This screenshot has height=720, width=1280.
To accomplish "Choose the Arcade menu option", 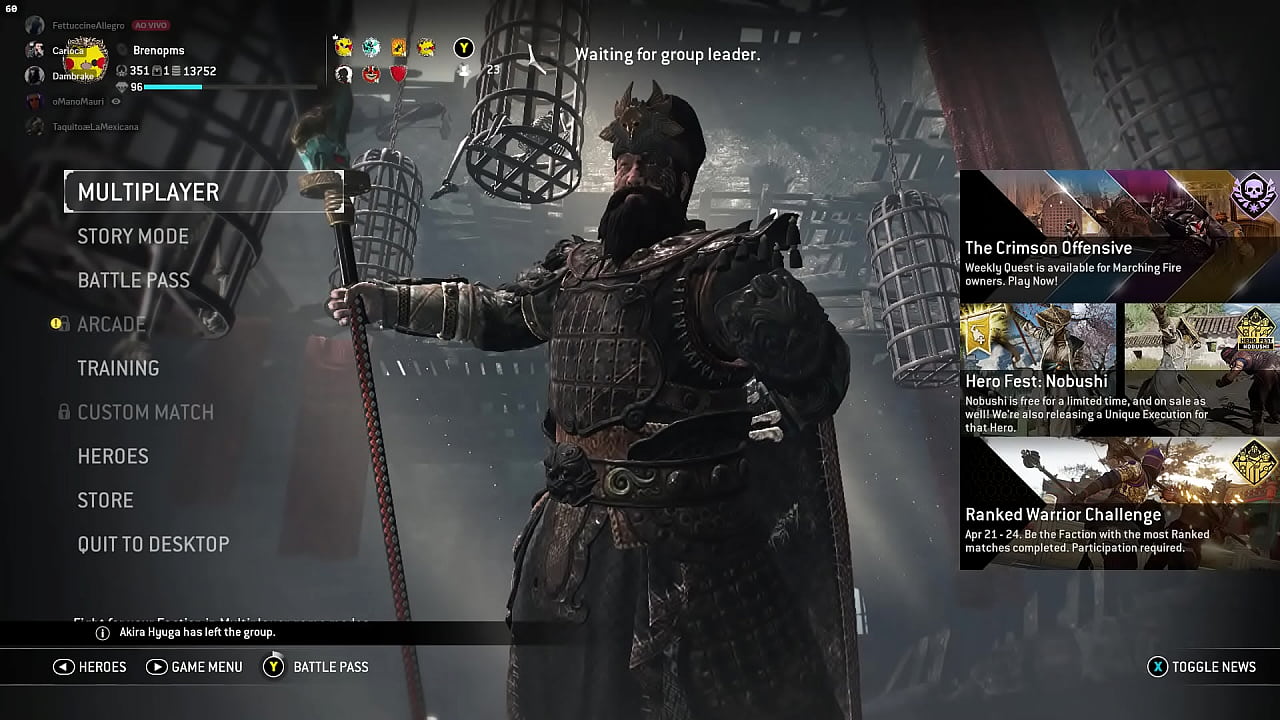I will pos(112,324).
